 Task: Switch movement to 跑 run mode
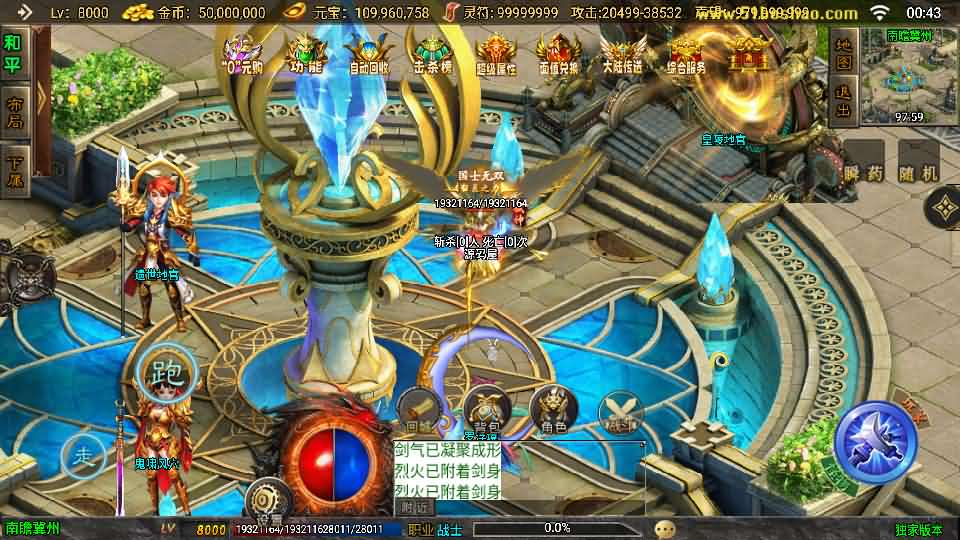166,374
